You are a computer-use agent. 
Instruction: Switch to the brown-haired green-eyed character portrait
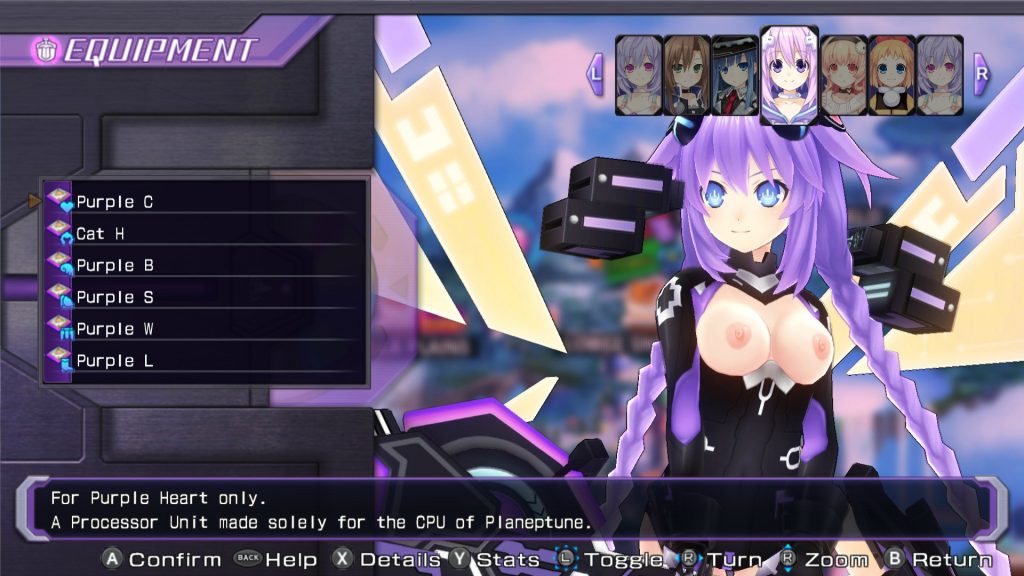click(x=687, y=75)
